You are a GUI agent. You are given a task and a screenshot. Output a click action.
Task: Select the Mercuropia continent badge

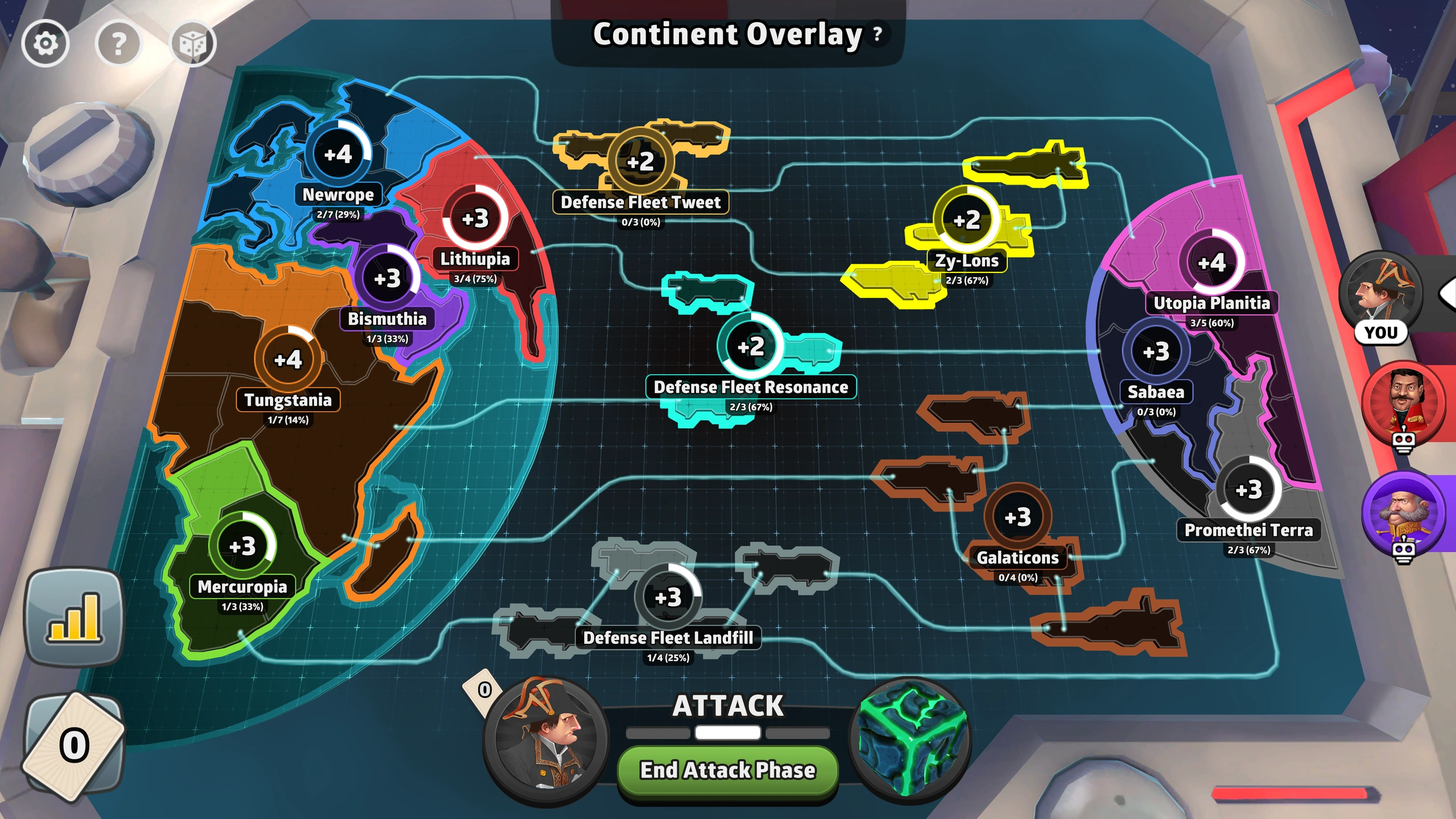point(243,546)
